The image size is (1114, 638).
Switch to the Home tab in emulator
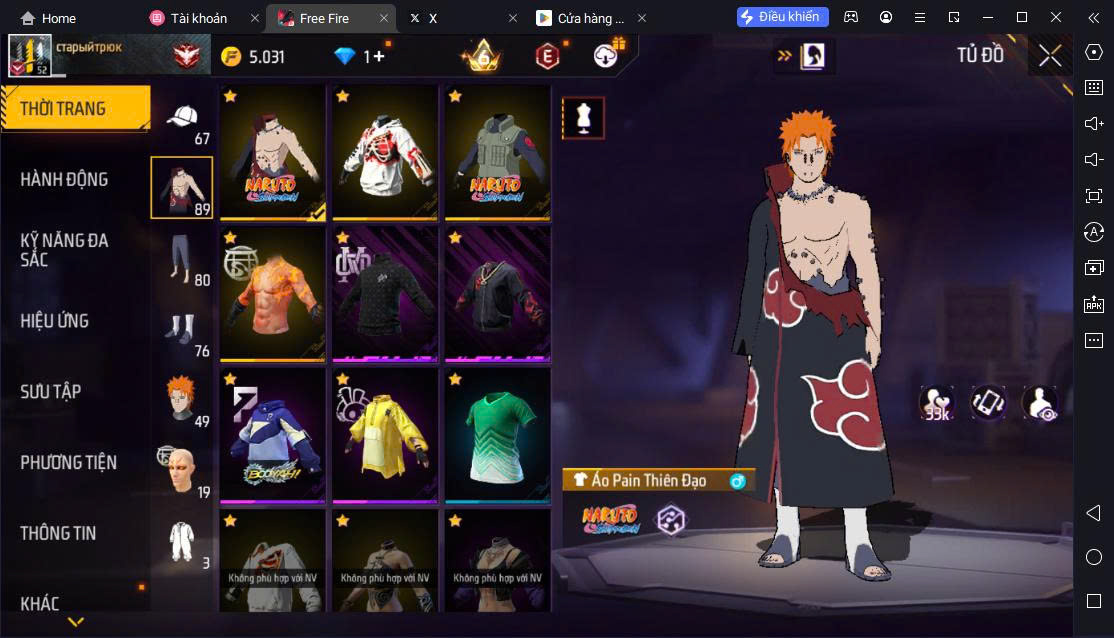coord(49,18)
